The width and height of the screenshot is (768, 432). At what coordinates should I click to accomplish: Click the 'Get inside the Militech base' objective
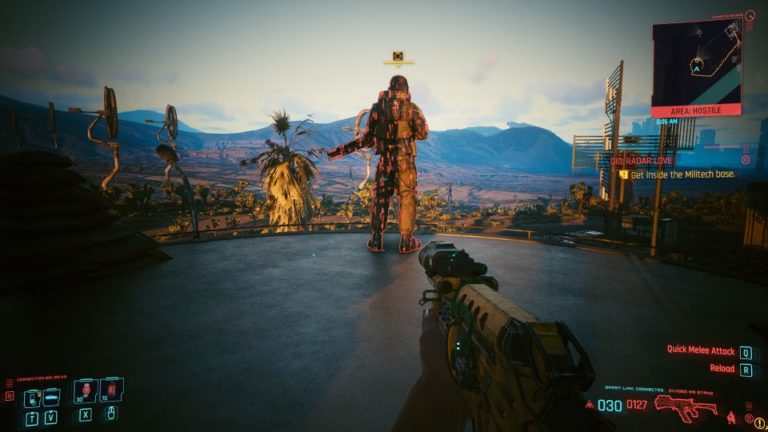[x=681, y=174]
